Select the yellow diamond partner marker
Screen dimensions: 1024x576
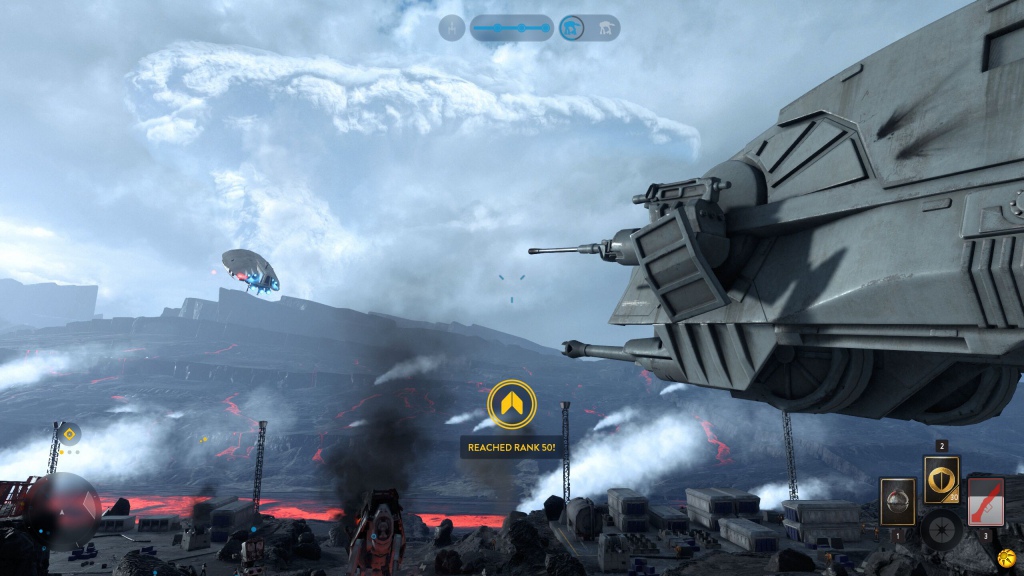click(x=69, y=434)
